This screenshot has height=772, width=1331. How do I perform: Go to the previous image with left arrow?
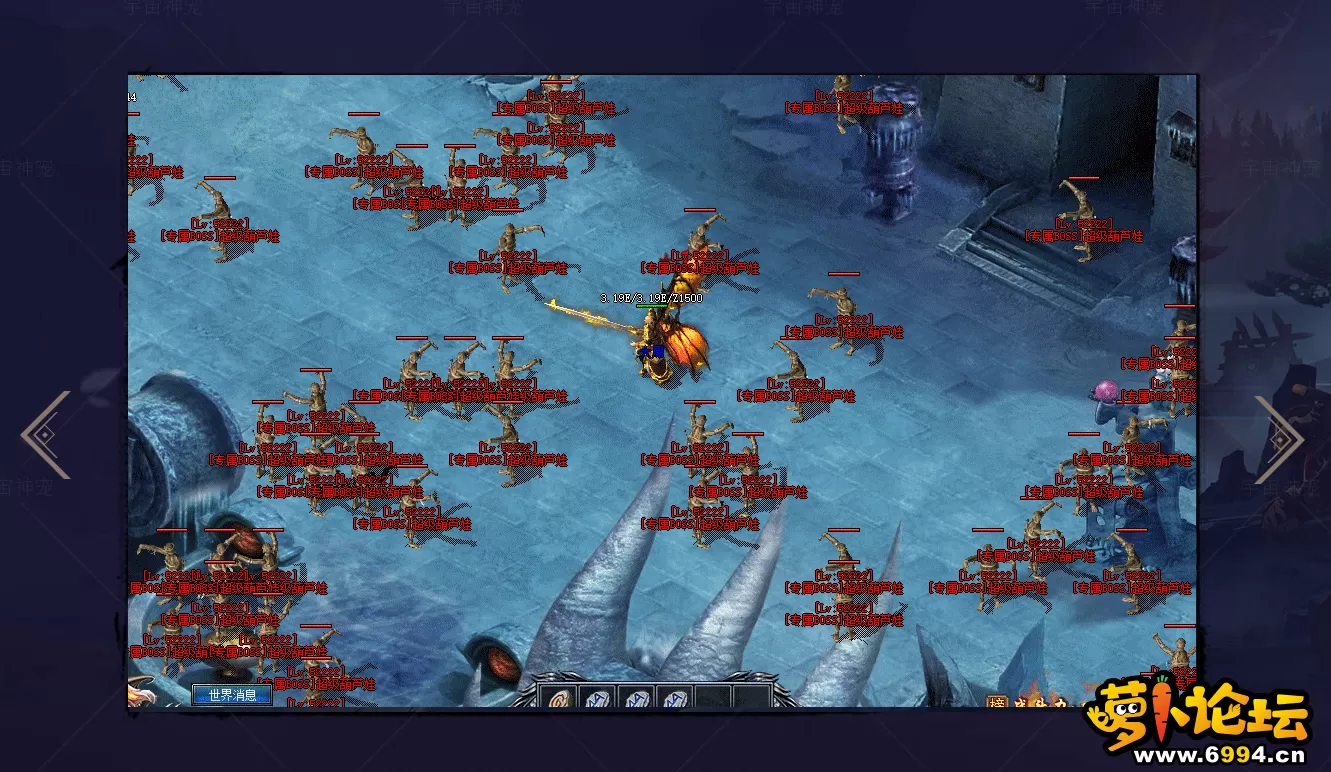(x=46, y=435)
